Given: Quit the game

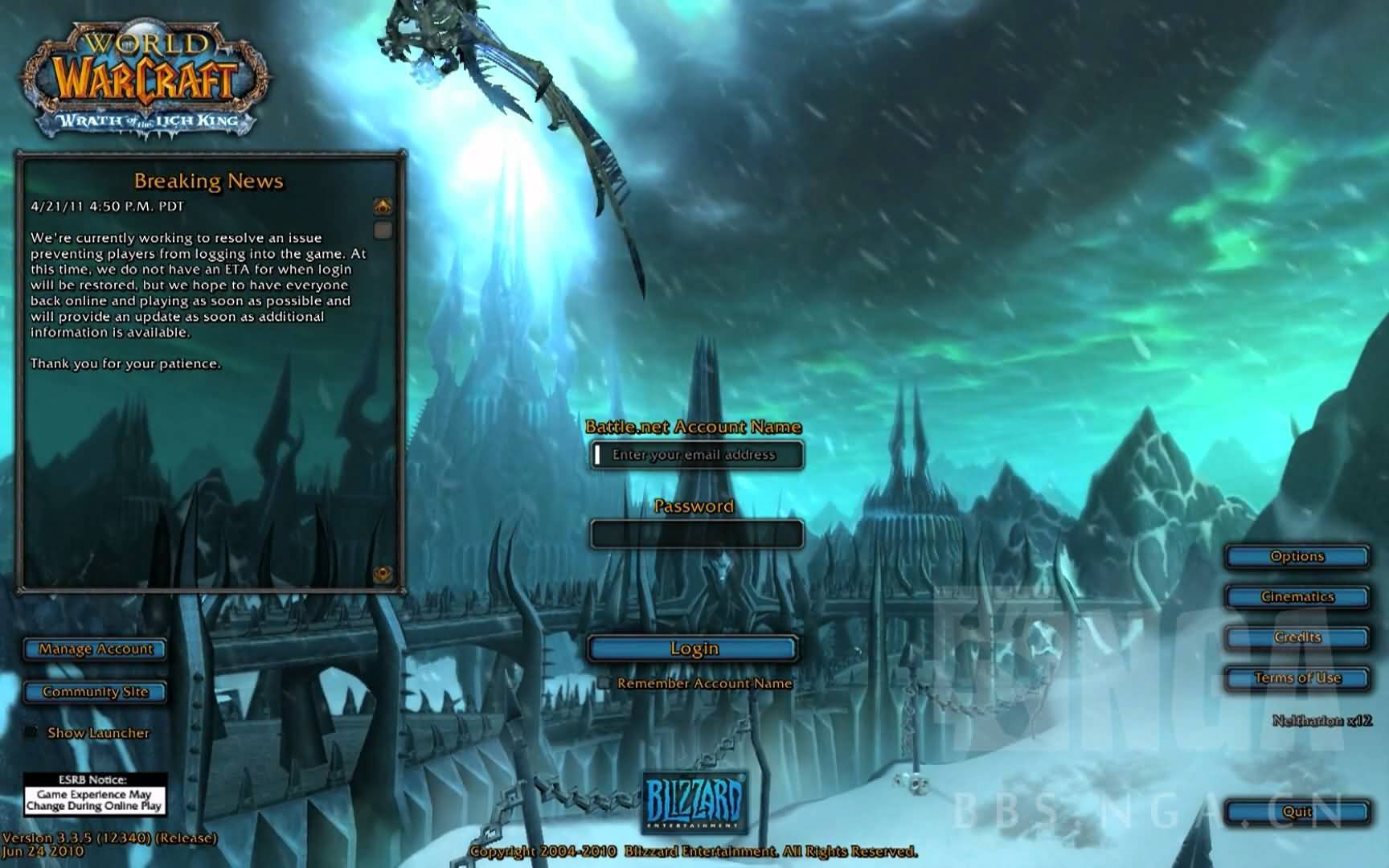Looking at the screenshot, I should (x=1297, y=812).
